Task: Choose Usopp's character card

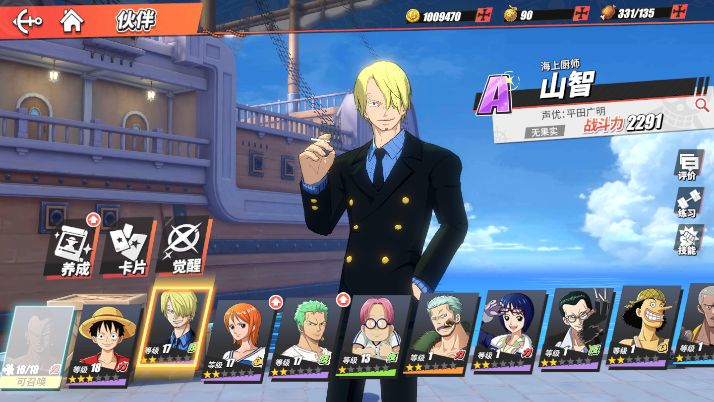Action: (x=643, y=340)
